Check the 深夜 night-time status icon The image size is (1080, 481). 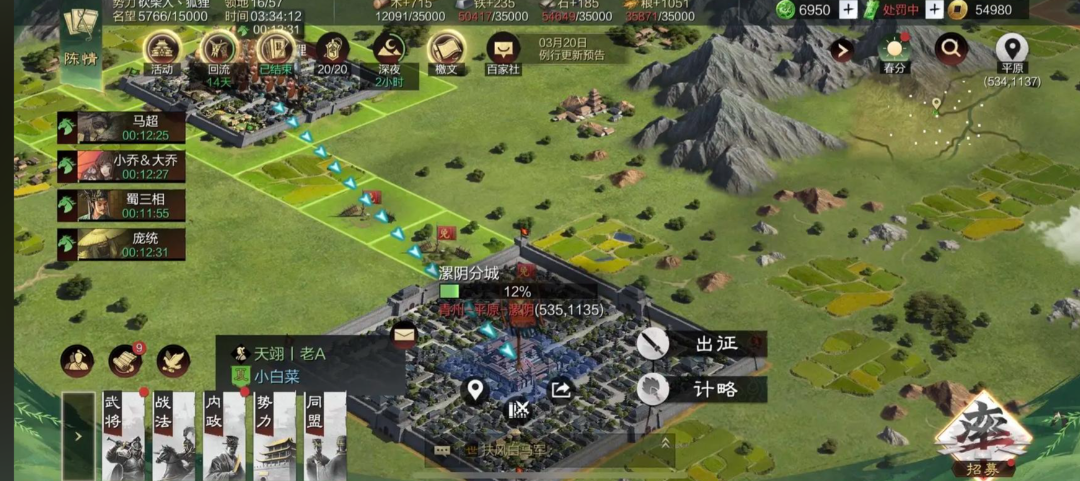(x=389, y=52)
